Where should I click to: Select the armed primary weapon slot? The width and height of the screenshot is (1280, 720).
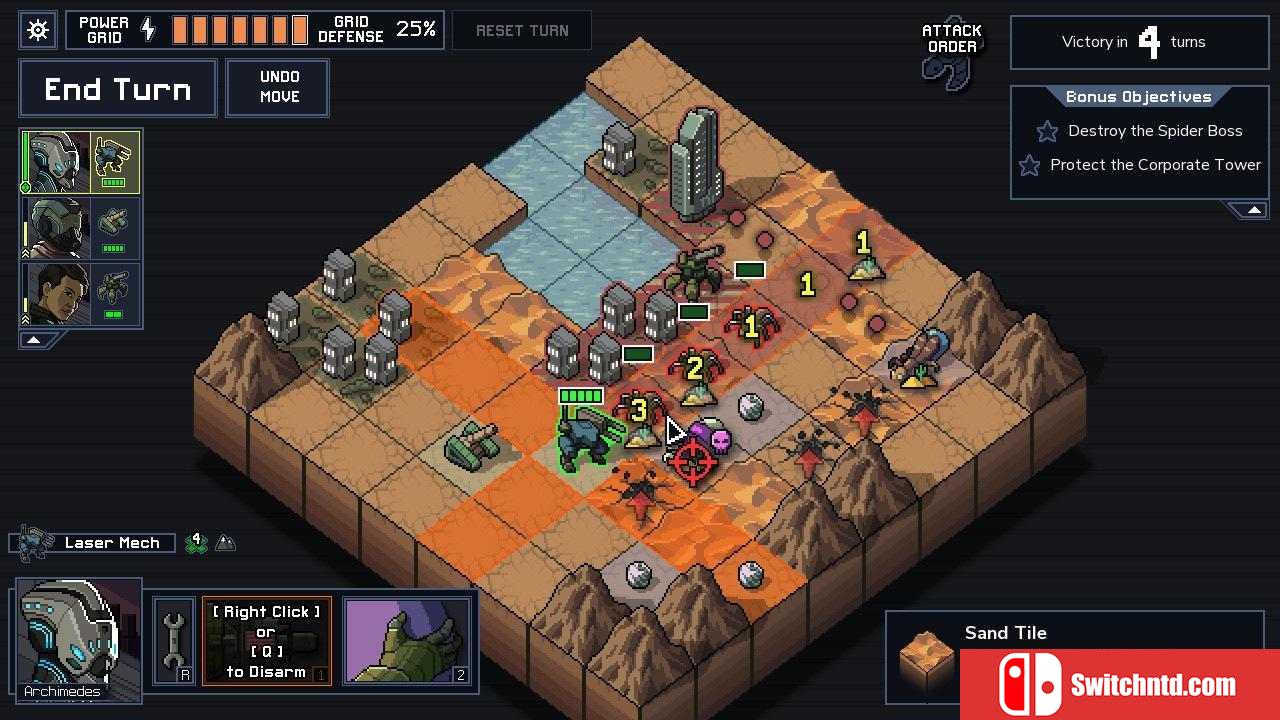(x=266, y=641)
